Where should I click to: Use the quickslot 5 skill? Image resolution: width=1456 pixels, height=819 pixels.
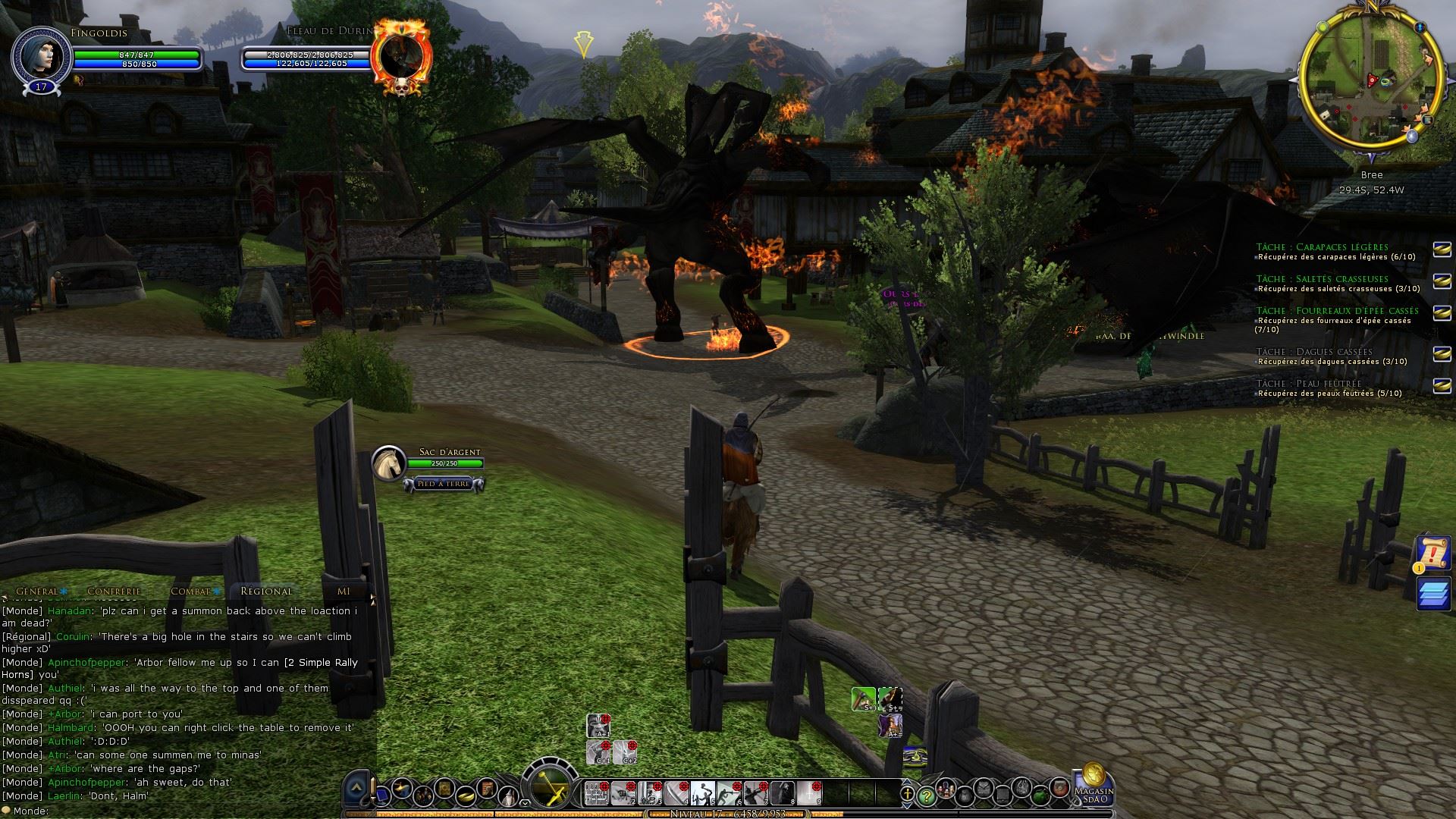coord(703,793)
